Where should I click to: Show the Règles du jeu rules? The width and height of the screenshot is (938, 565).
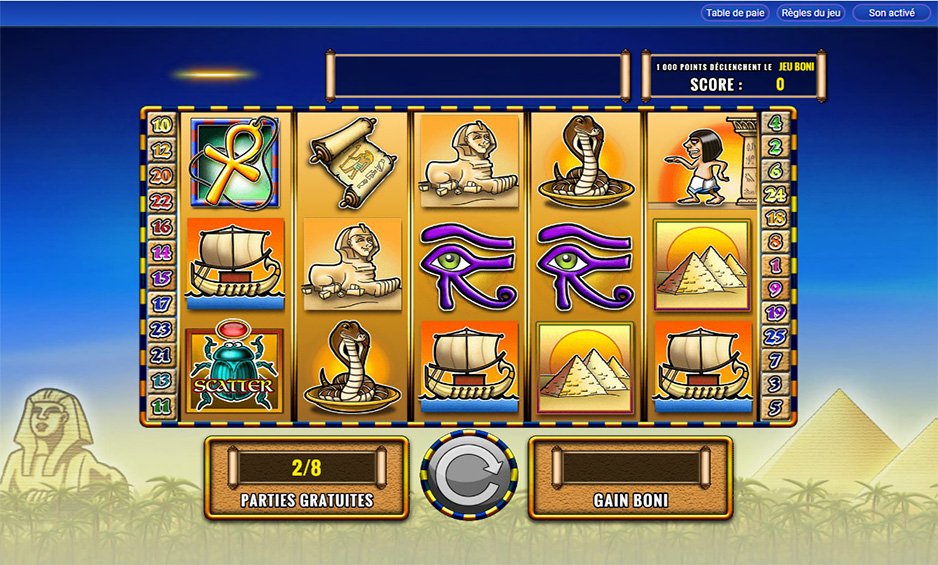[810, 13]
